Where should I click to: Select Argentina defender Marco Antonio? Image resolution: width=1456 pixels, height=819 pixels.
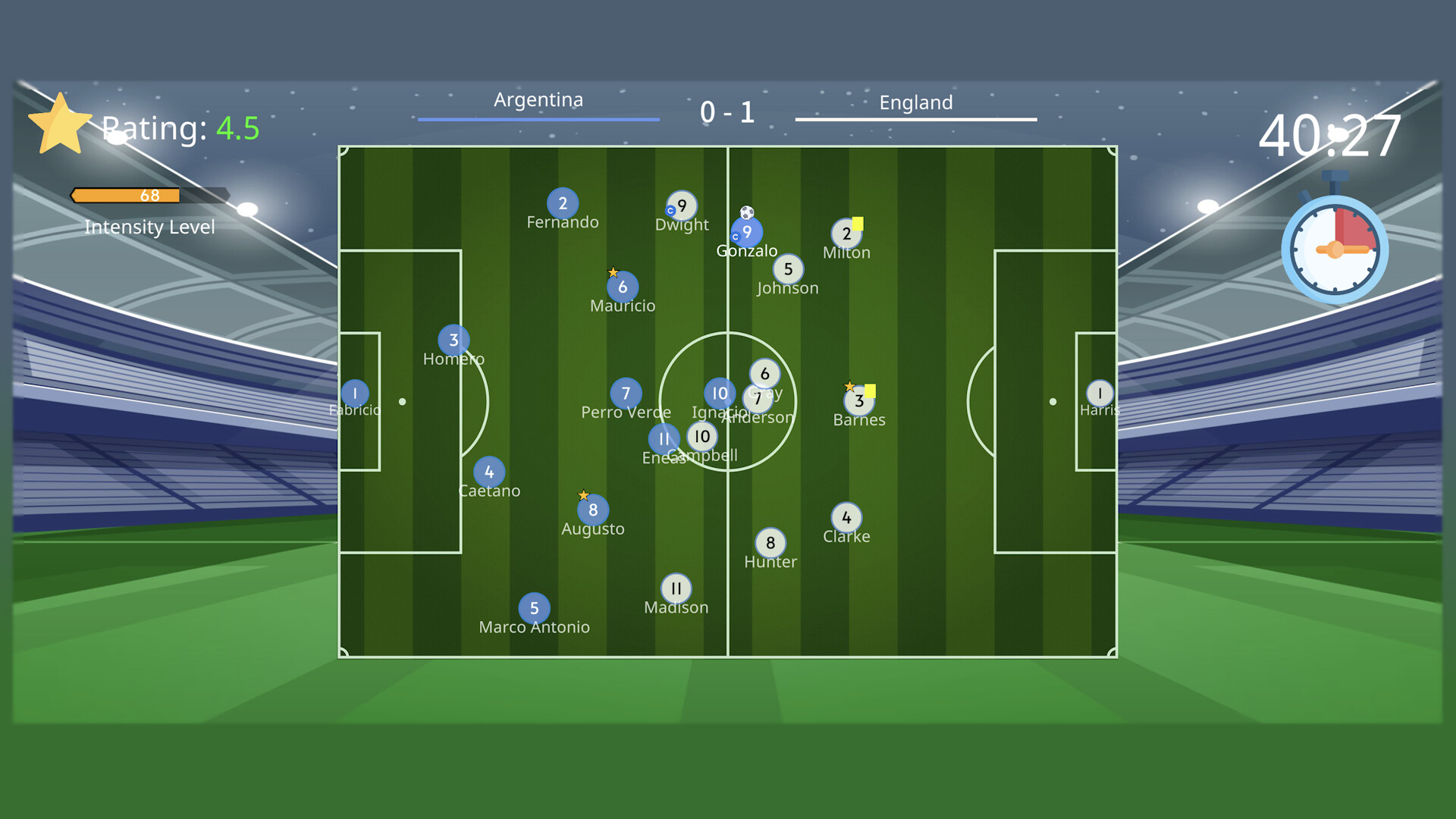(535, 608)
